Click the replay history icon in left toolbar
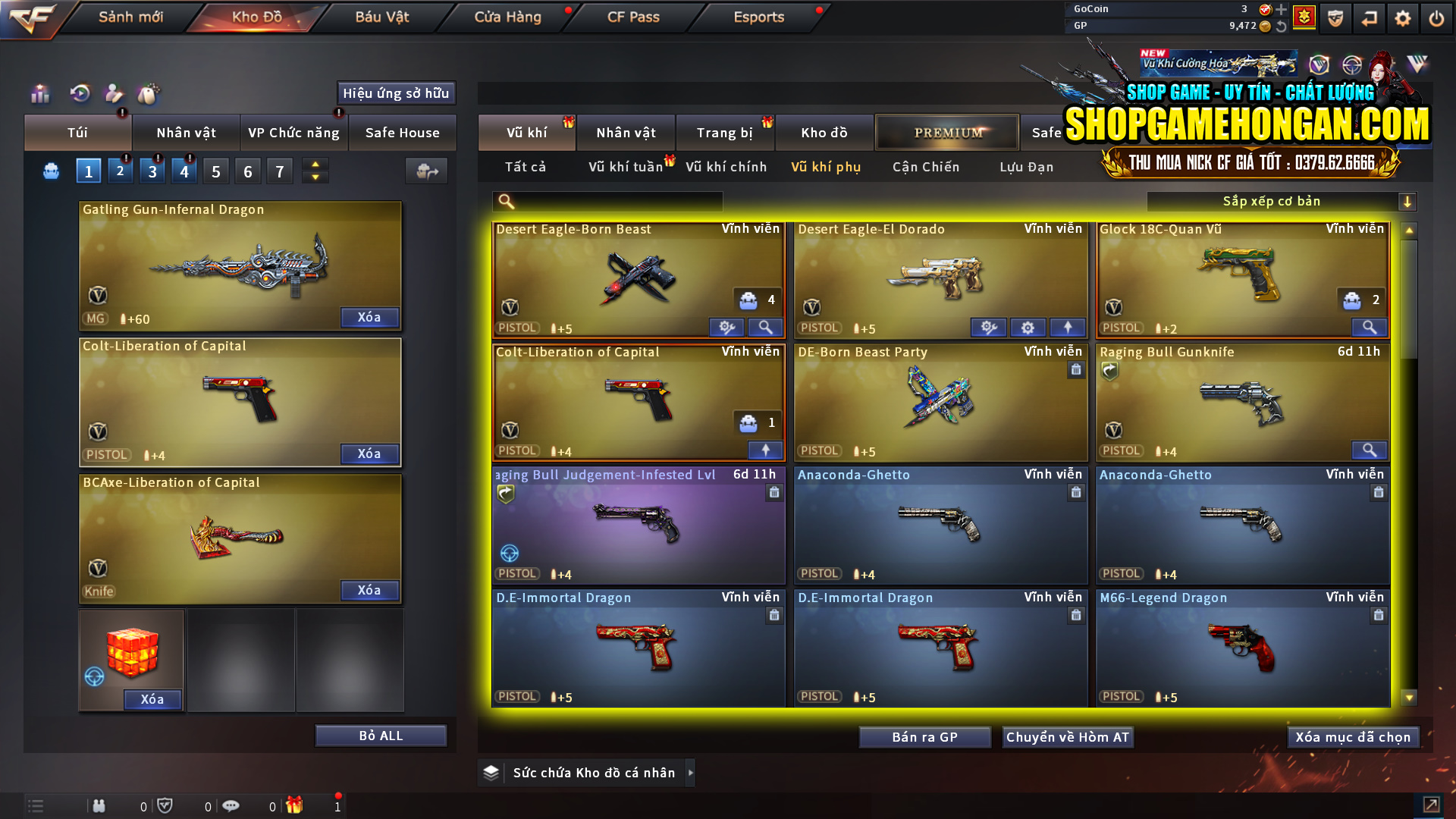The width and height of the screenshot is (1456, 819). pyautogui.click(x=79, y=93)
